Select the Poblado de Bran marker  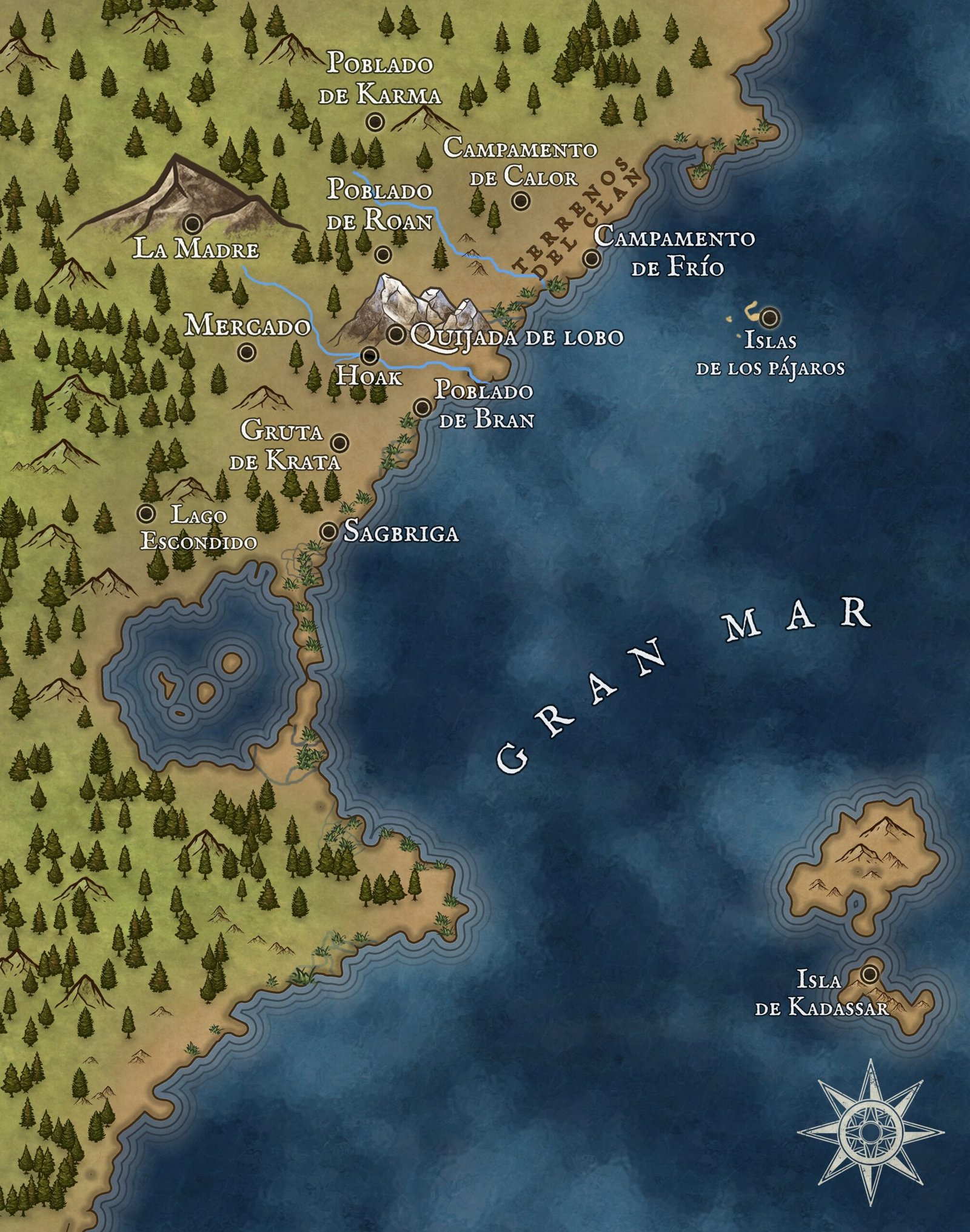pyautogui.click(x=421, y=407)
